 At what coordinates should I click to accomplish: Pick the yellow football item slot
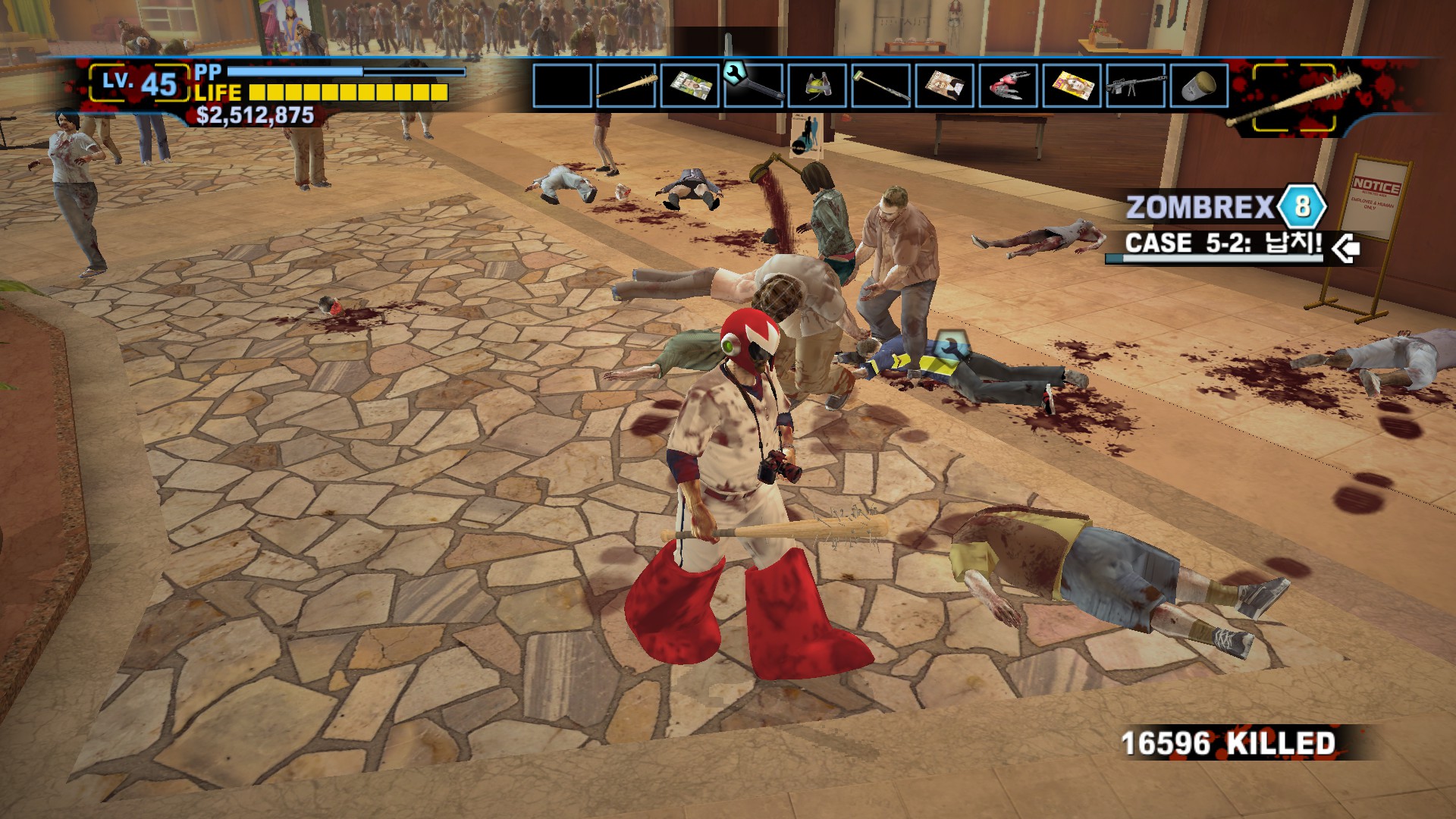pyautogui.click(x=817, y=86)
